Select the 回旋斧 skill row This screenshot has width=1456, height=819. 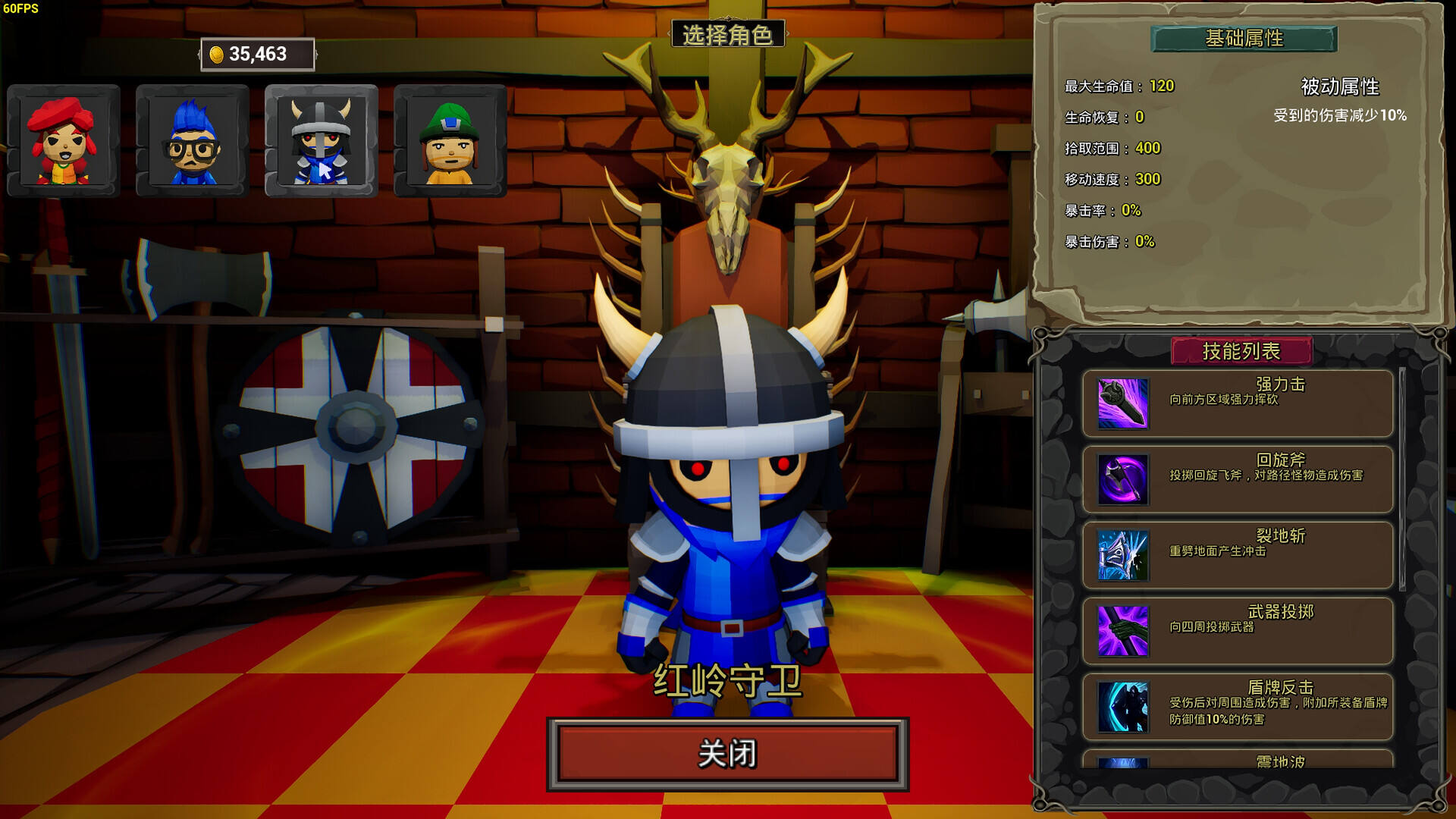1238,479
